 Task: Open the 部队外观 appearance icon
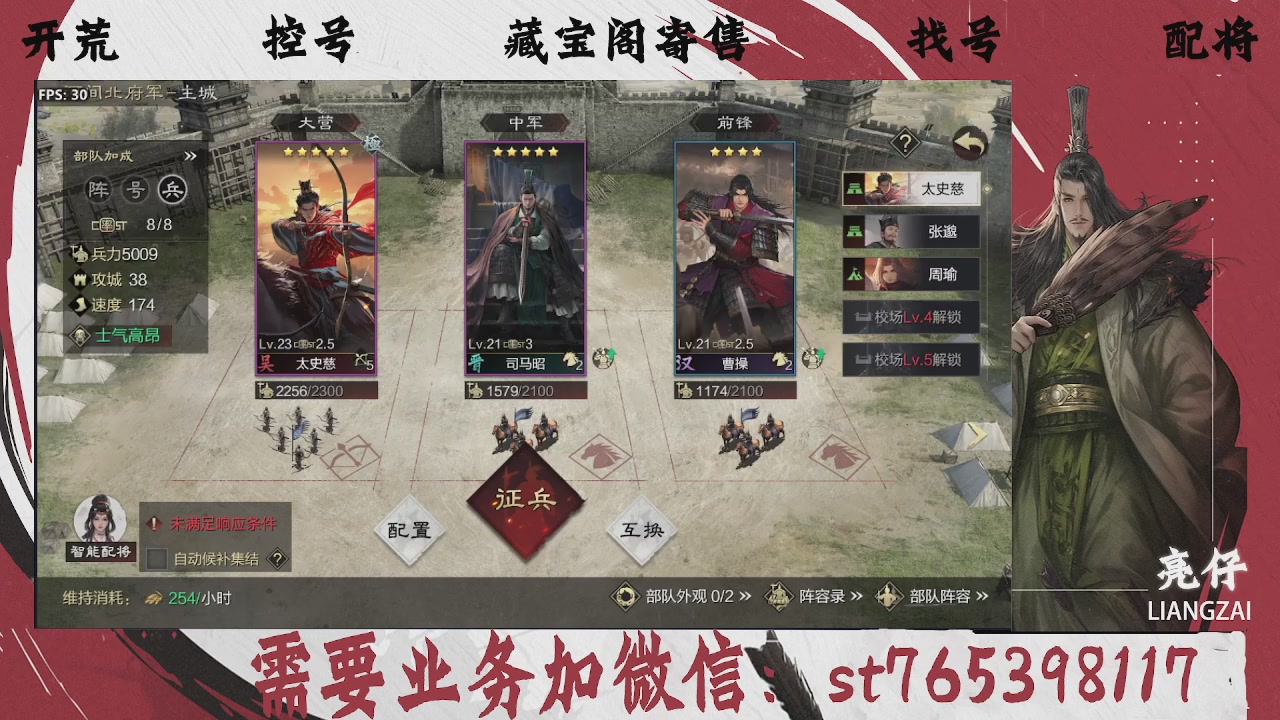626,595
